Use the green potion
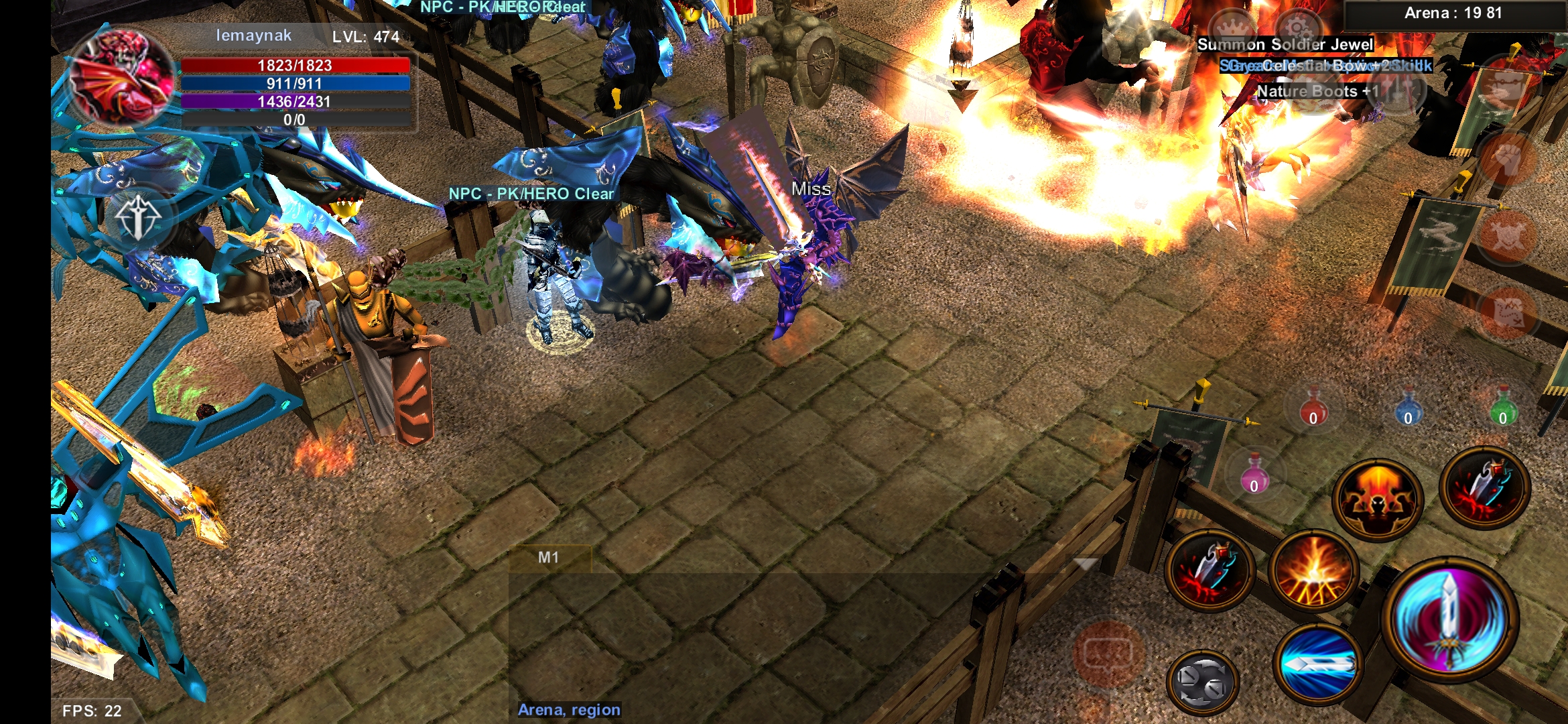Screen dimensions: 1568x724 (x=1503, y=407)
